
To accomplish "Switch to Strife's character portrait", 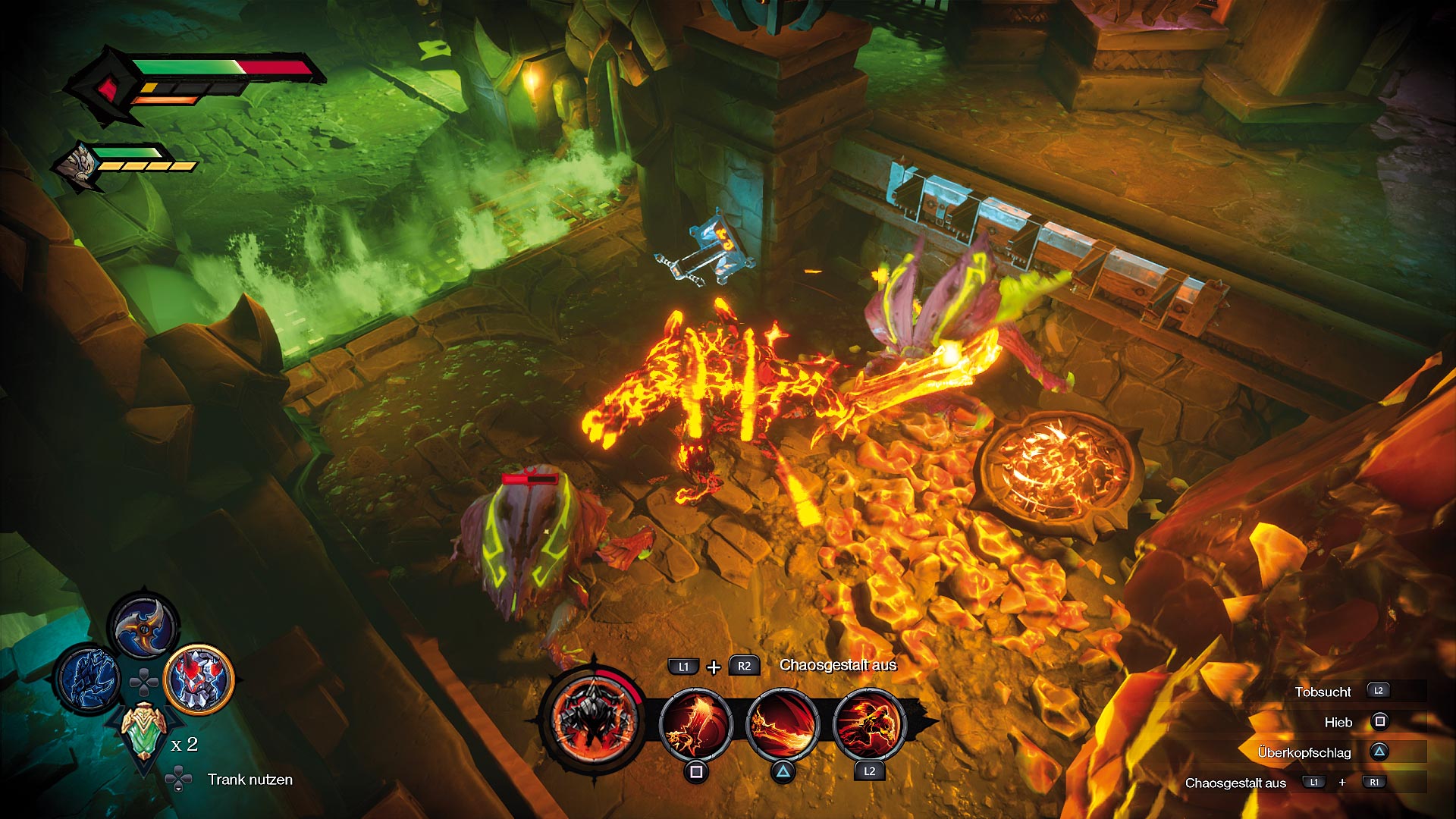I will tap(79, 165).
